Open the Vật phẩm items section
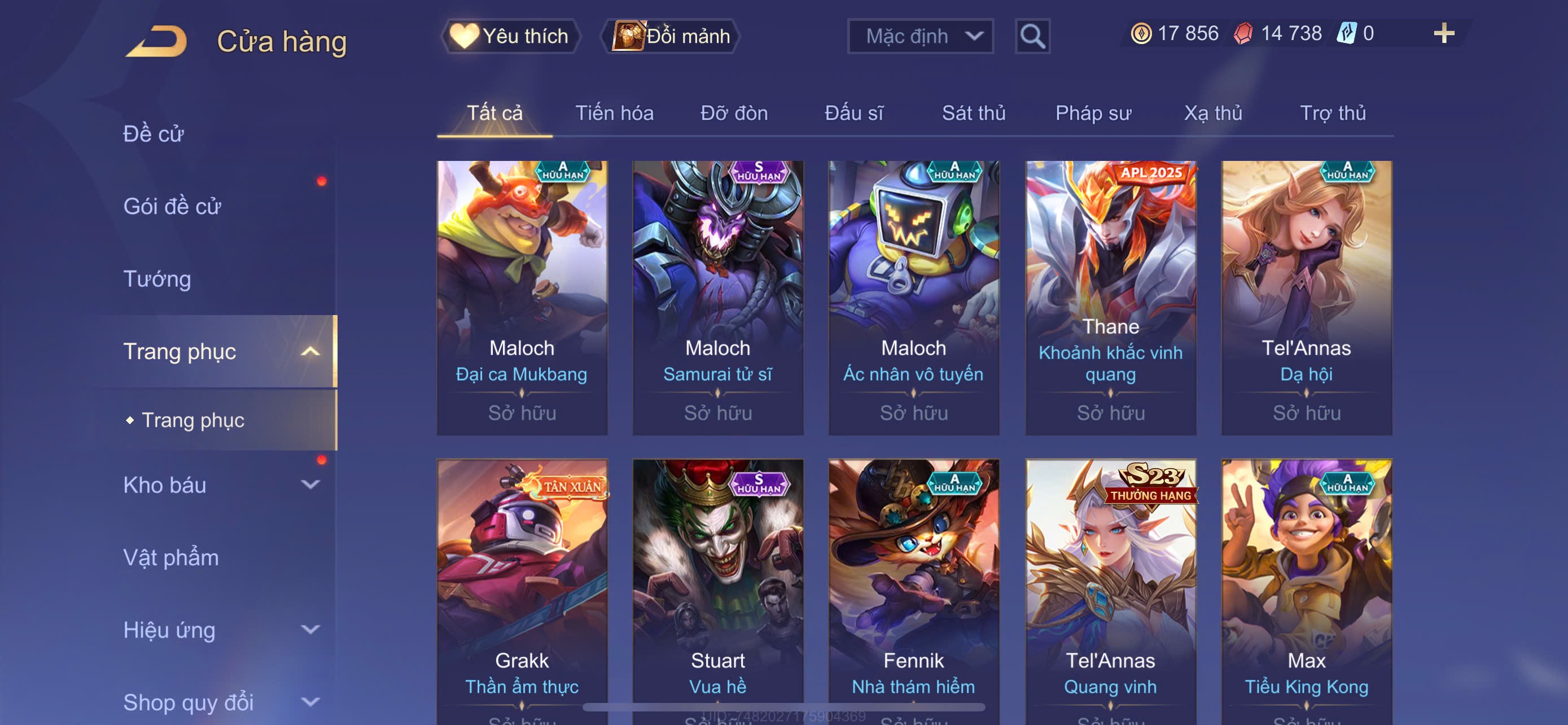 (171, 558)
